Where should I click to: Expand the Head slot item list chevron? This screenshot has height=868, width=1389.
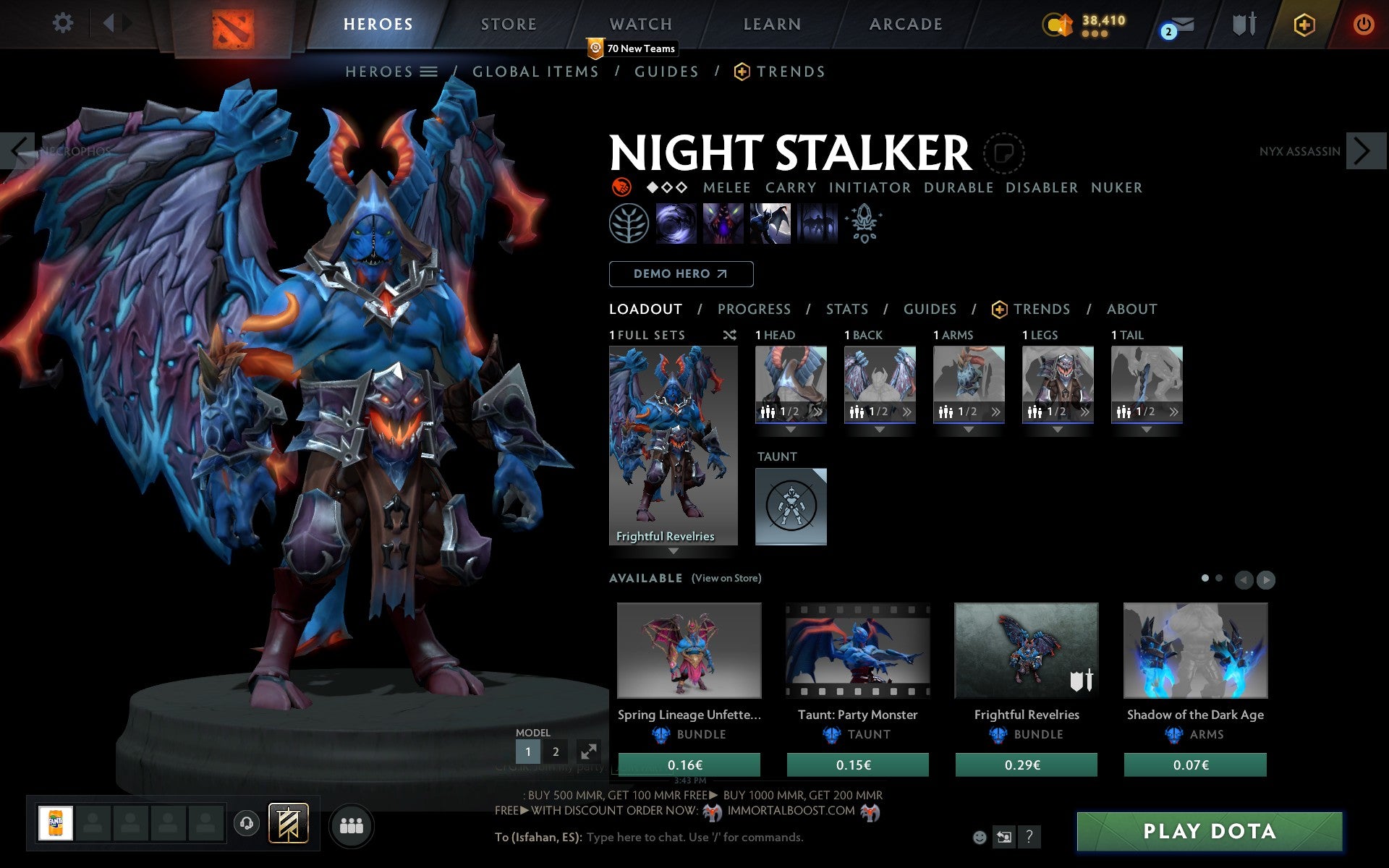pos(818,412)
